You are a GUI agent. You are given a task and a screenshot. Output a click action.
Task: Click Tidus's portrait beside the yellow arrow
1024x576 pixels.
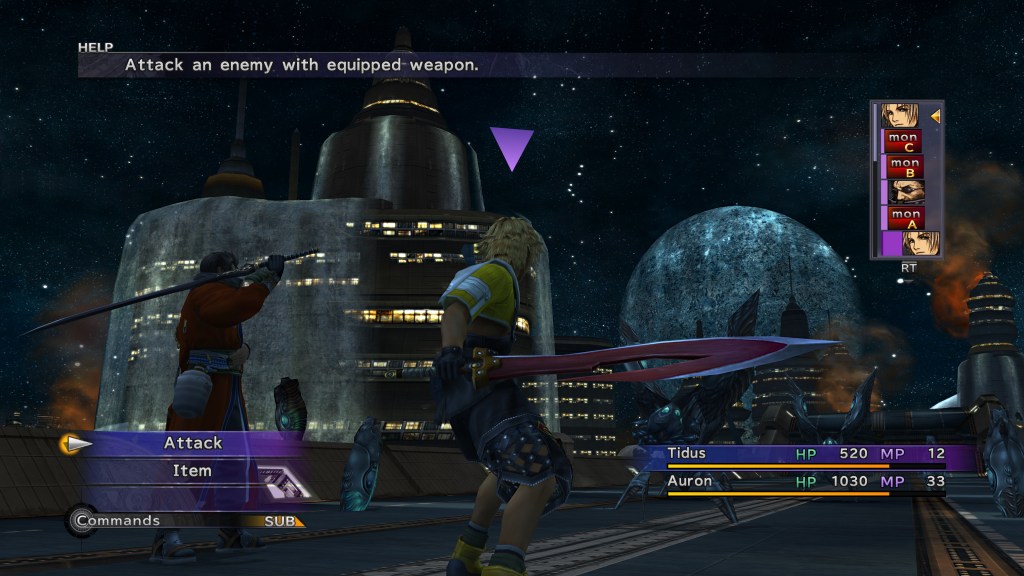pos(900,116)
